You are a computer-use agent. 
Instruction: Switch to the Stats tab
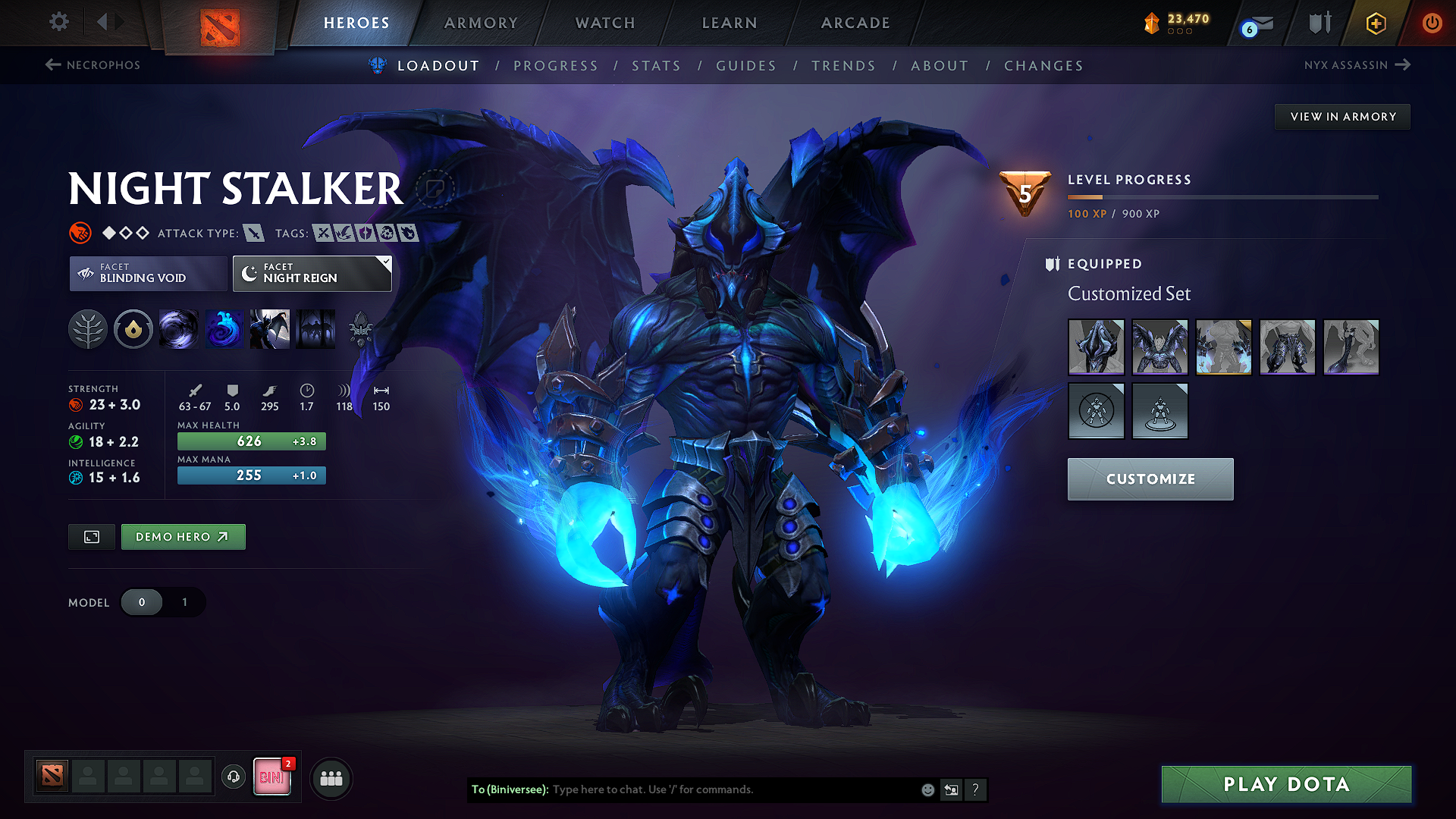coord(656,65)
